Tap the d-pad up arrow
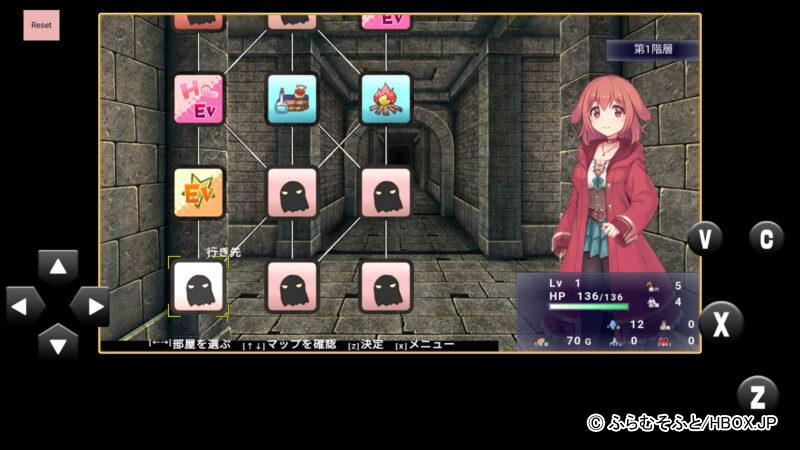Image resolution: width=800 pixels, height=450 pixels. click(x=58, y=268)
